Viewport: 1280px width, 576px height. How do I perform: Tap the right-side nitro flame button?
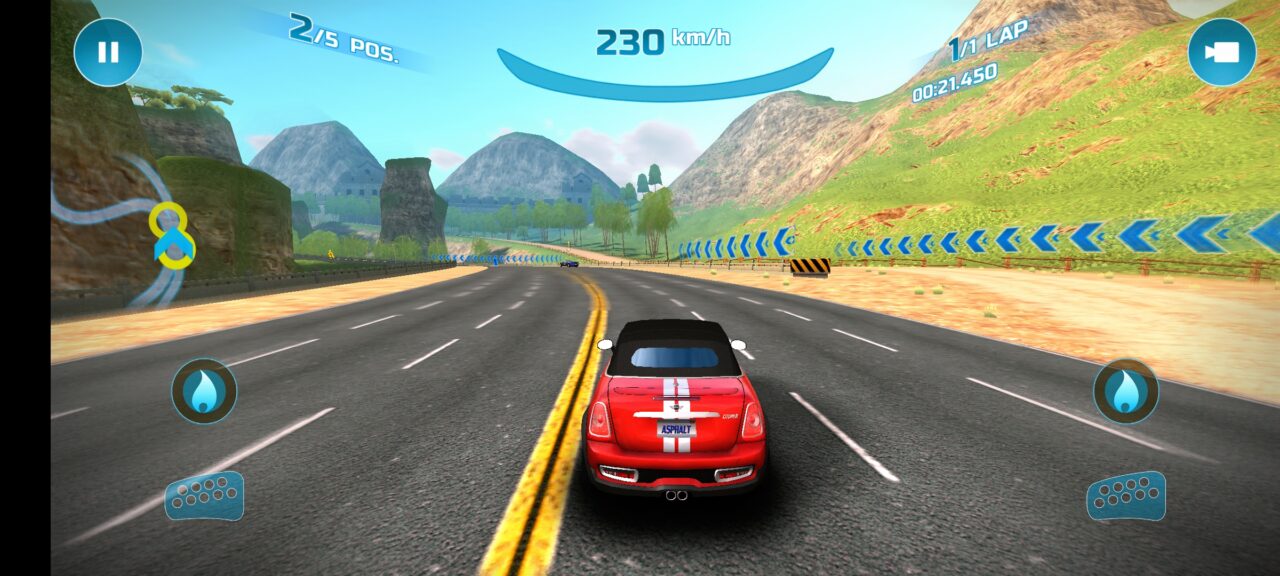[1126, 391]
